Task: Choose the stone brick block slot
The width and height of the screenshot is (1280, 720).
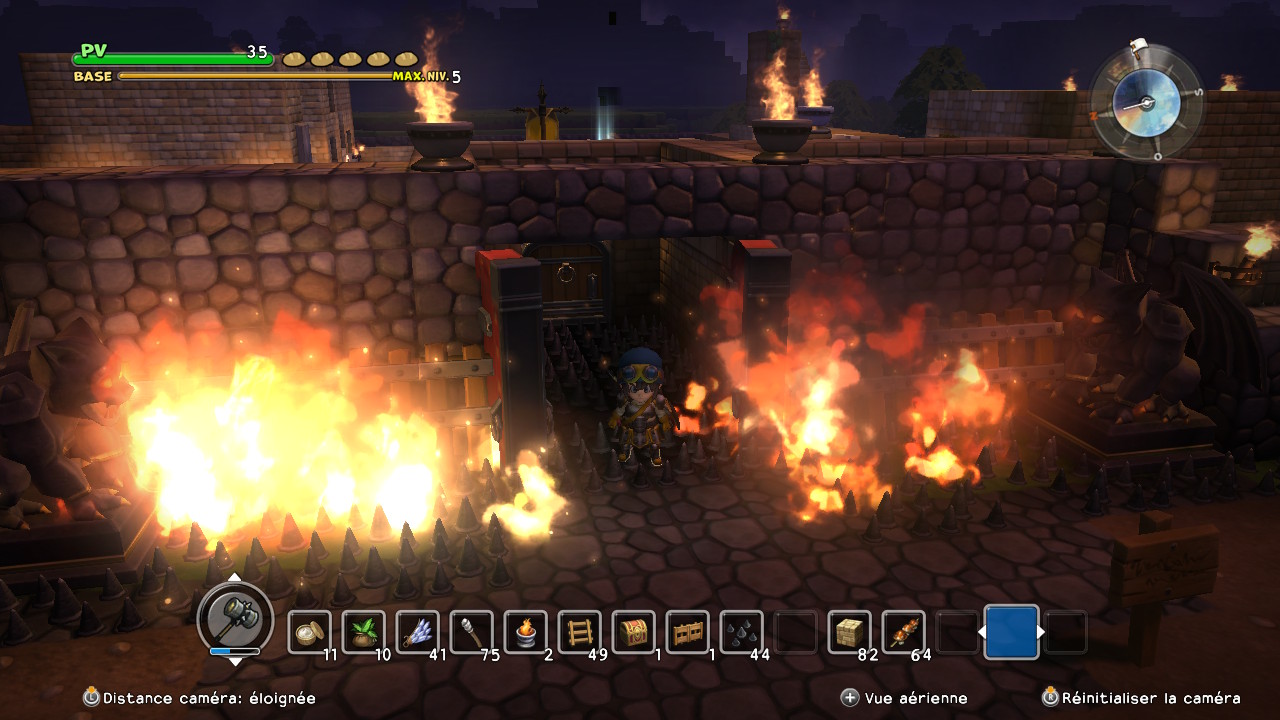Action: pyautogui.click(x=850, y=632)
